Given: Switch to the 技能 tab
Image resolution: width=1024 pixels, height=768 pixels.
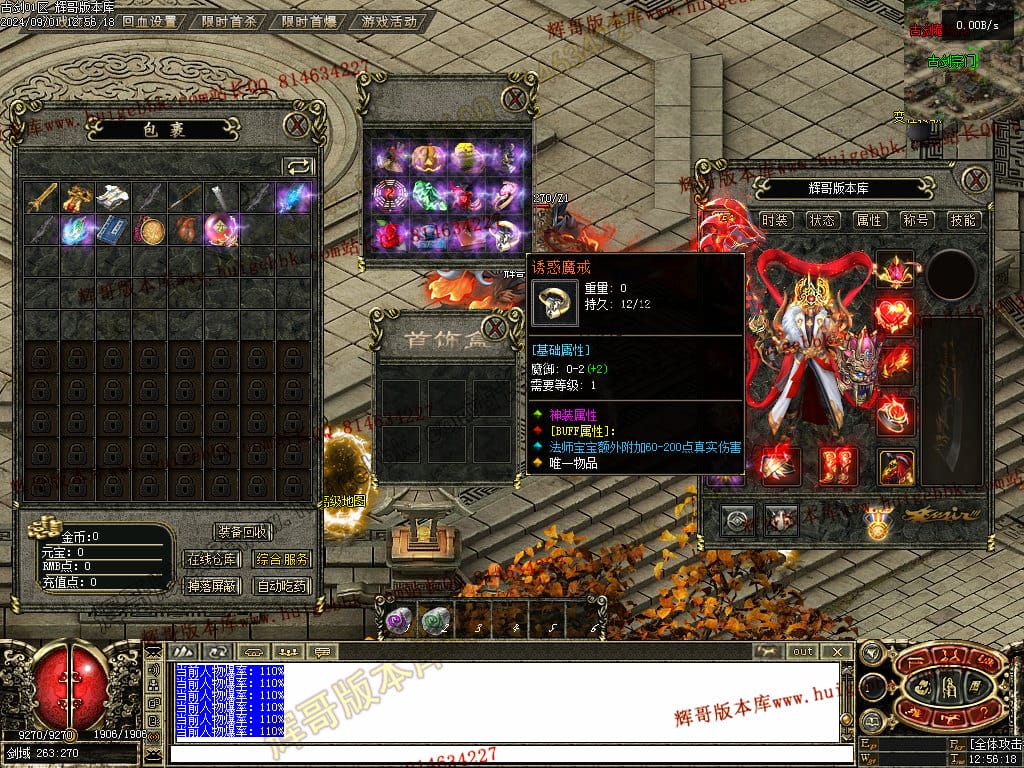Looking at the screenshot, I should (963, 220).
